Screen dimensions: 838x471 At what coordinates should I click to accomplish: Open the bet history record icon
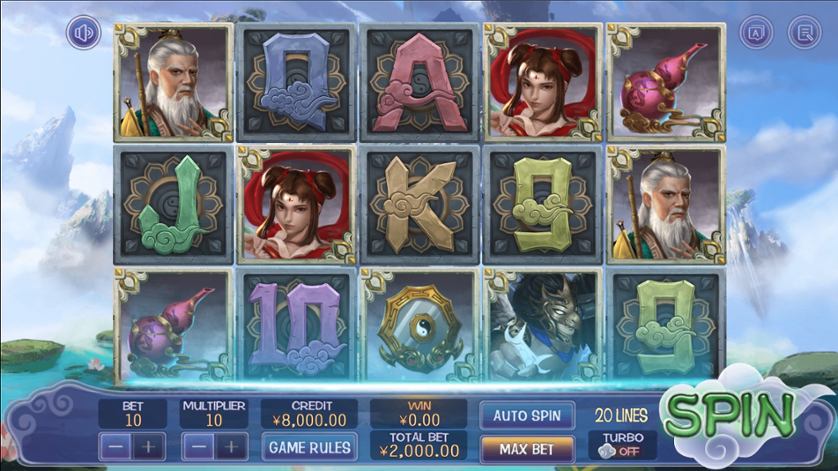coord(803,33)
